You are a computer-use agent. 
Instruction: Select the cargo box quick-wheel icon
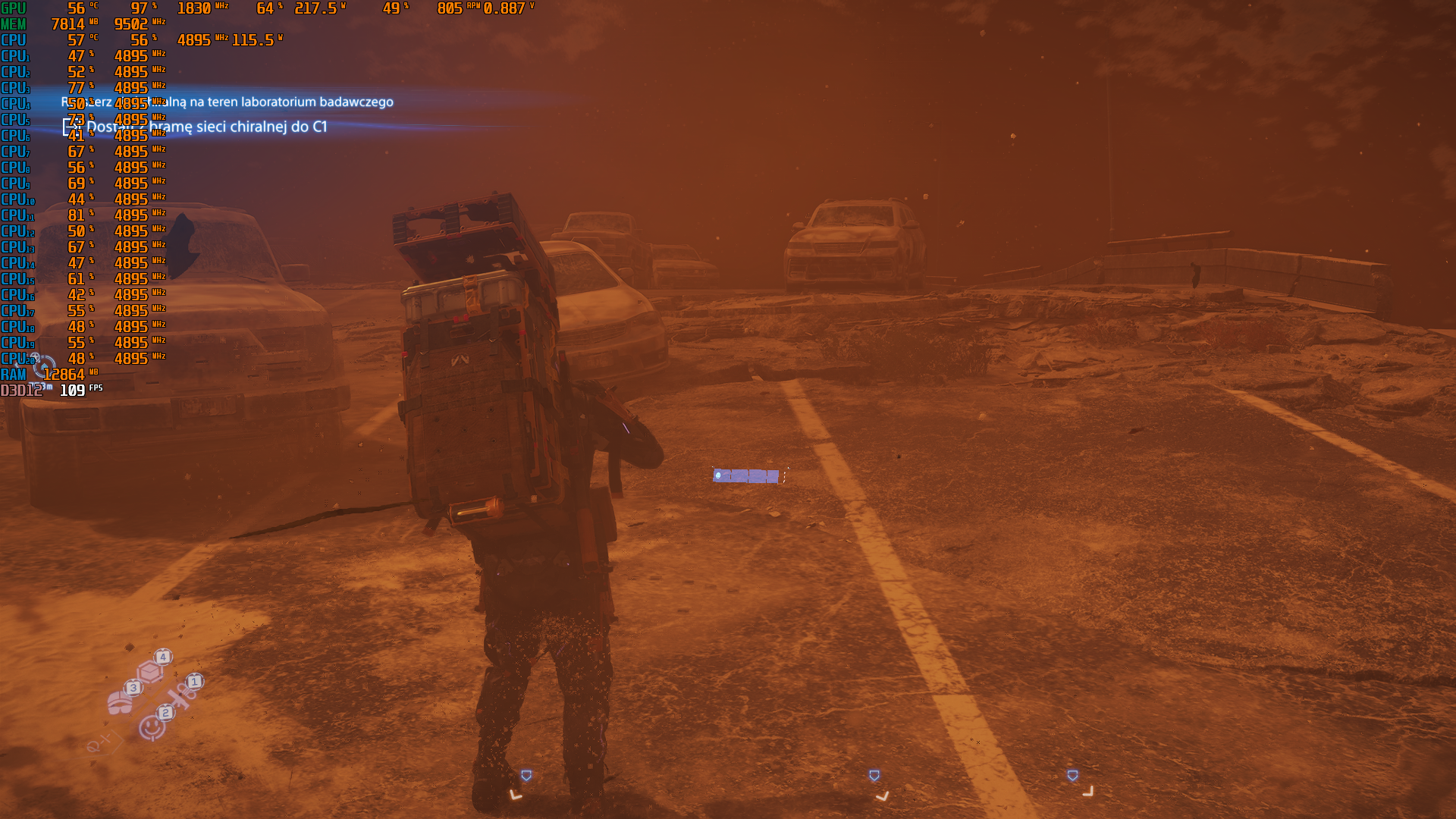pyautogui.click(x=150, y=670)
